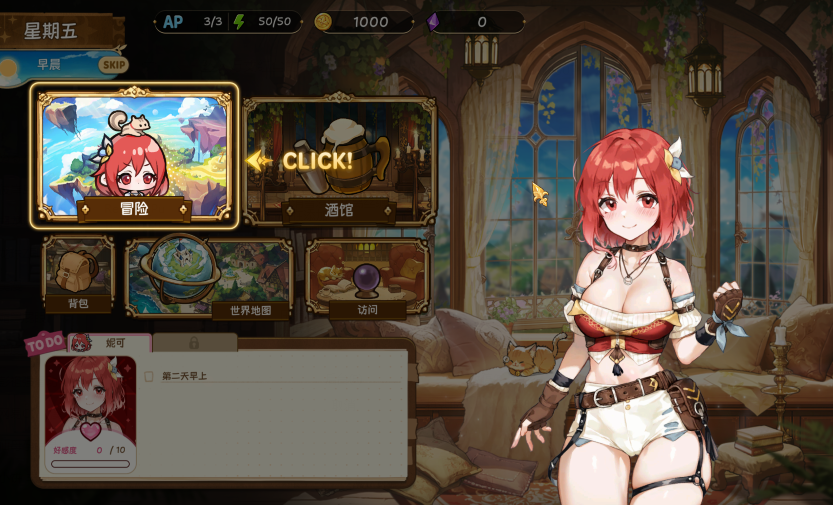833x505 pixels.
Task: Open the 世界地图 world map
Action: tap(210, 277)
